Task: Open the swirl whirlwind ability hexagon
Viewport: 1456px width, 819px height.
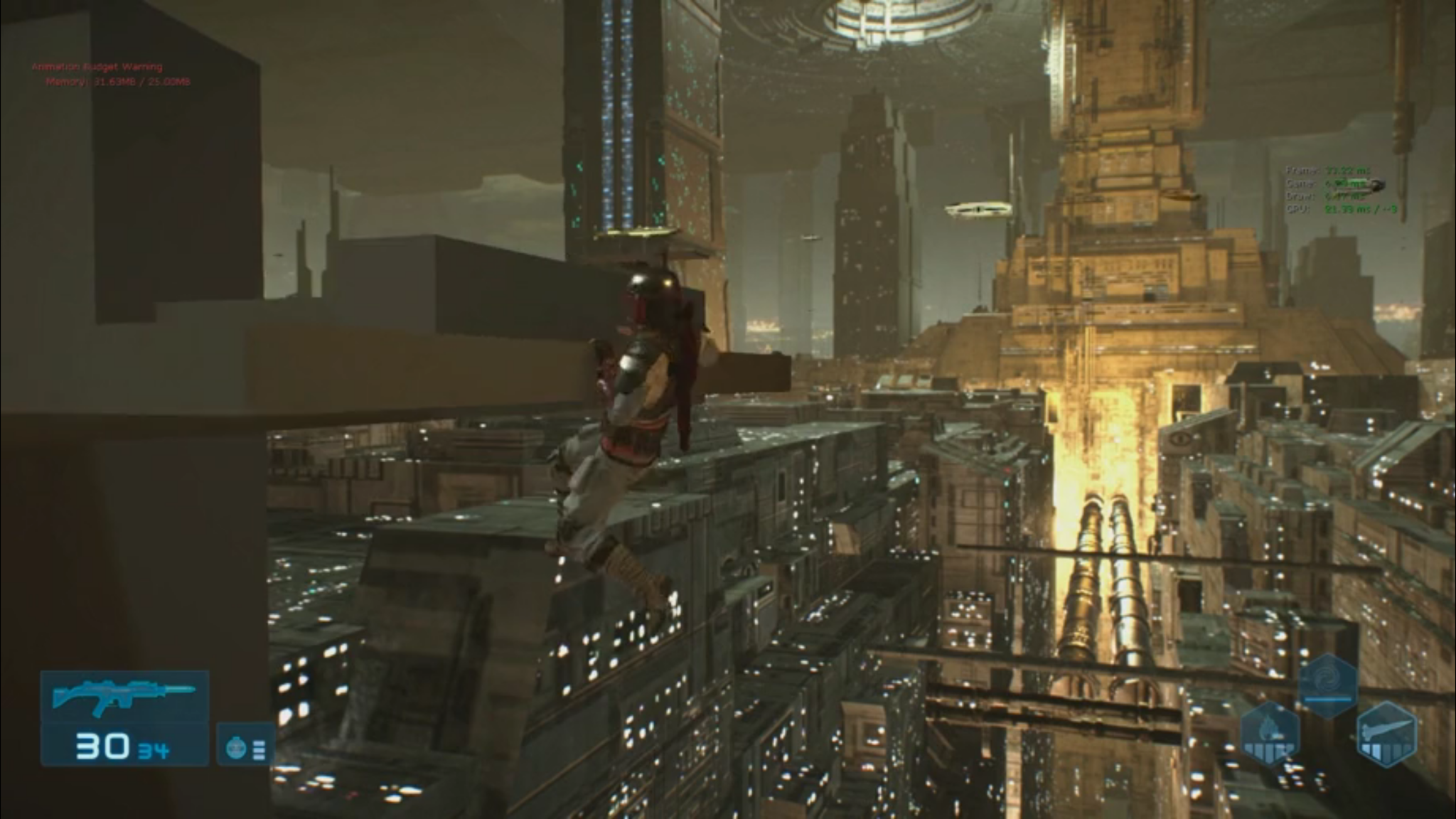Action: point(1326,679)
